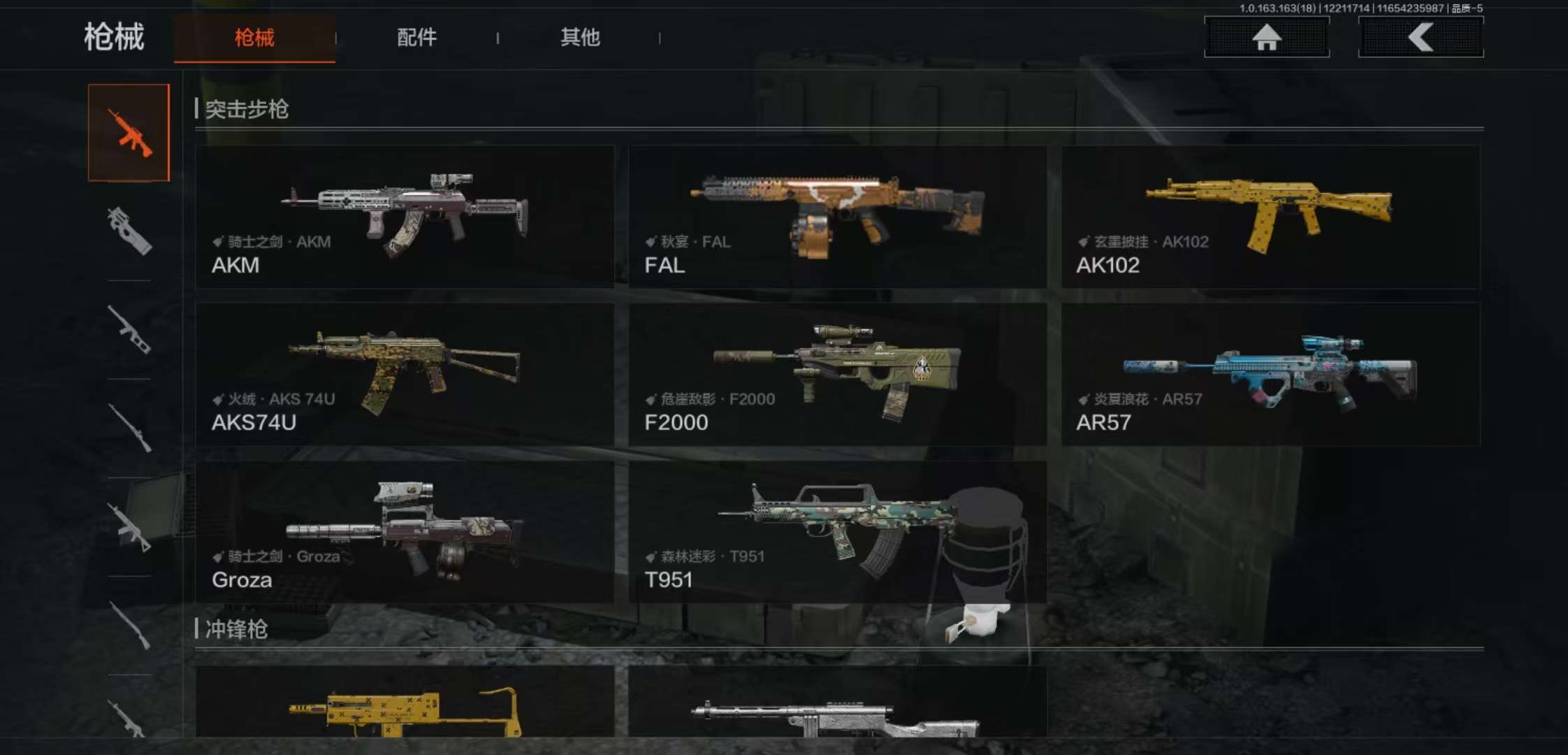
Task: Open the AKS74U weapon card
Action: (x=405, y=374)
